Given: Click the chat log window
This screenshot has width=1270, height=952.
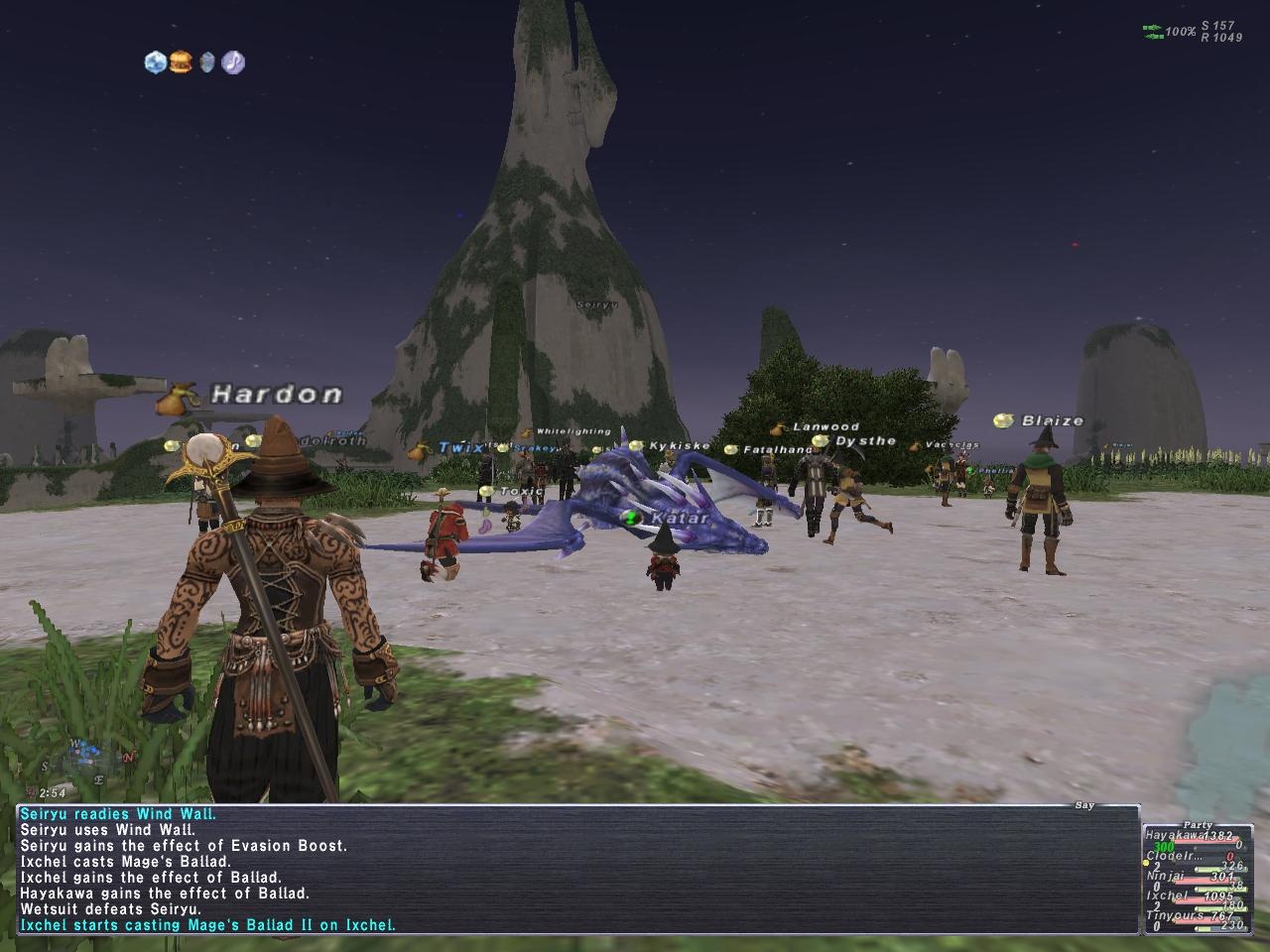Looking at the screenshot, I should pos(575,870).
